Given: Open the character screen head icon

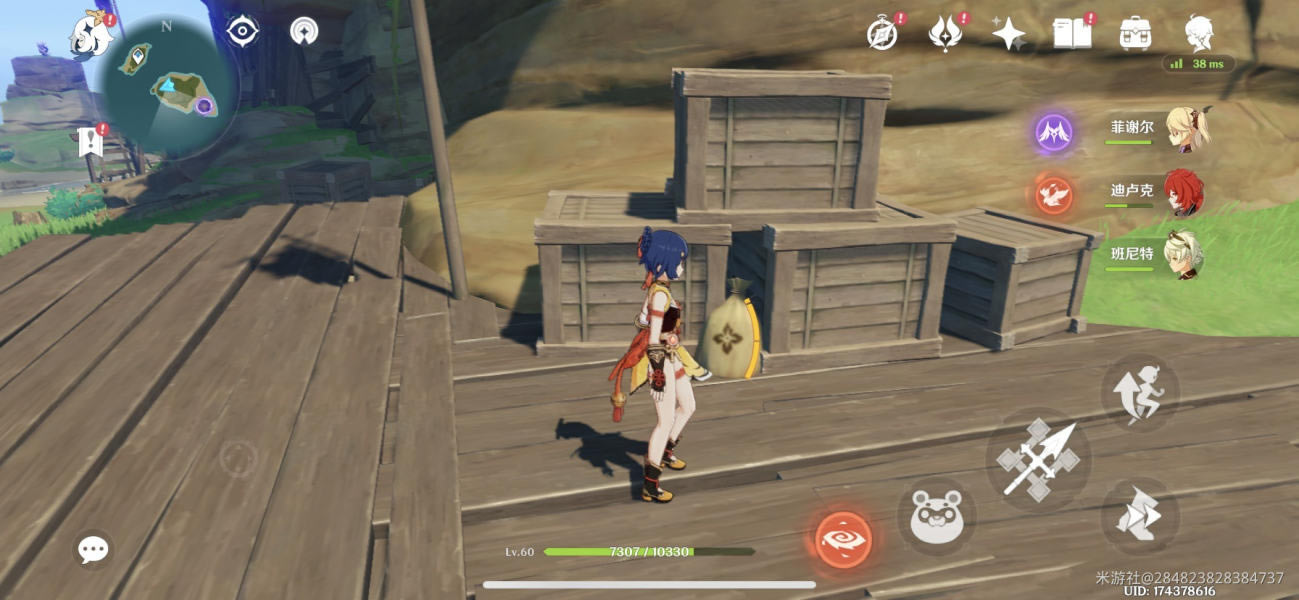Looking at the screenshot, I should 1199,32.
